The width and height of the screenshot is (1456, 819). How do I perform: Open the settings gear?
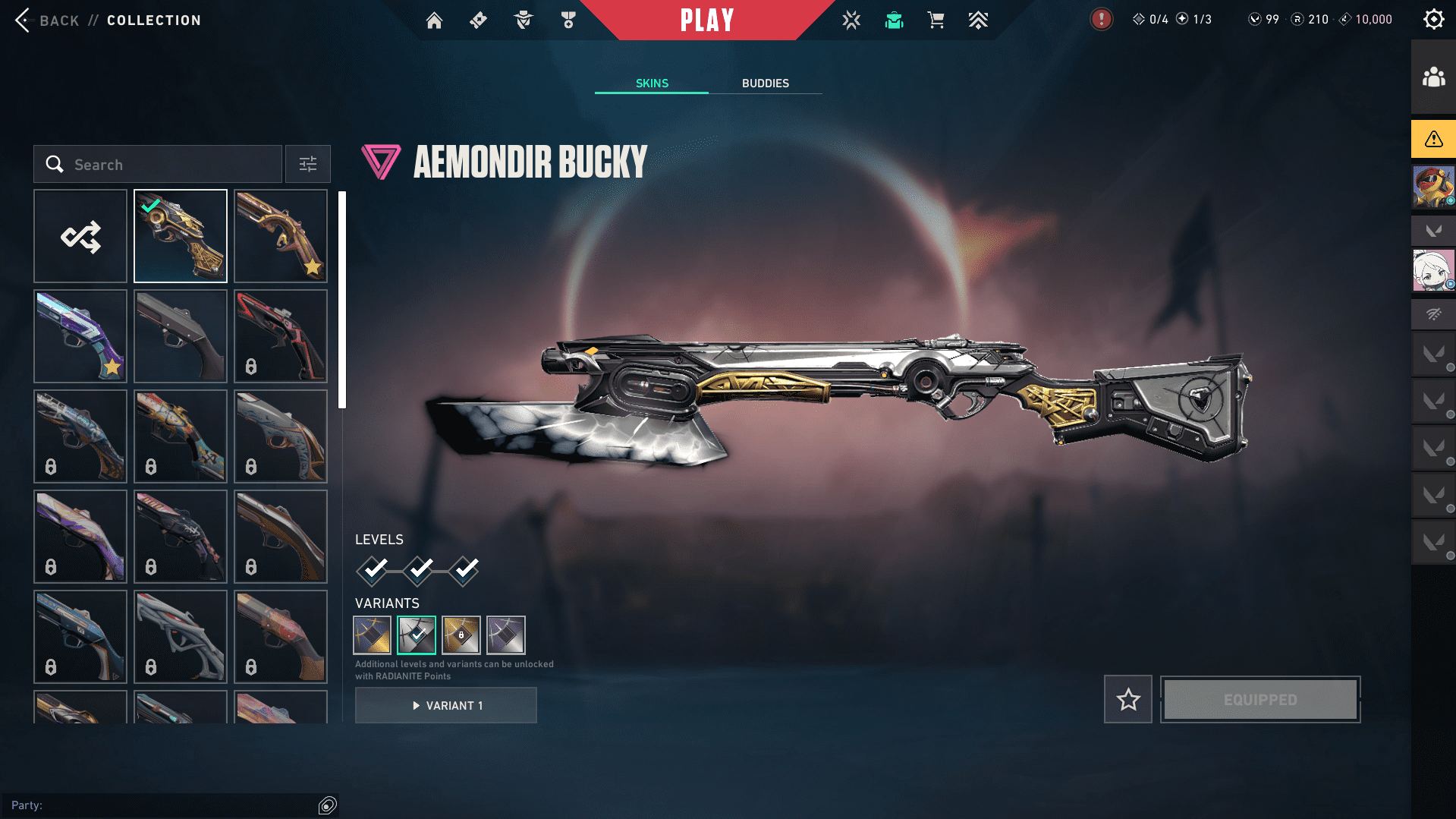pos(1433,20)
